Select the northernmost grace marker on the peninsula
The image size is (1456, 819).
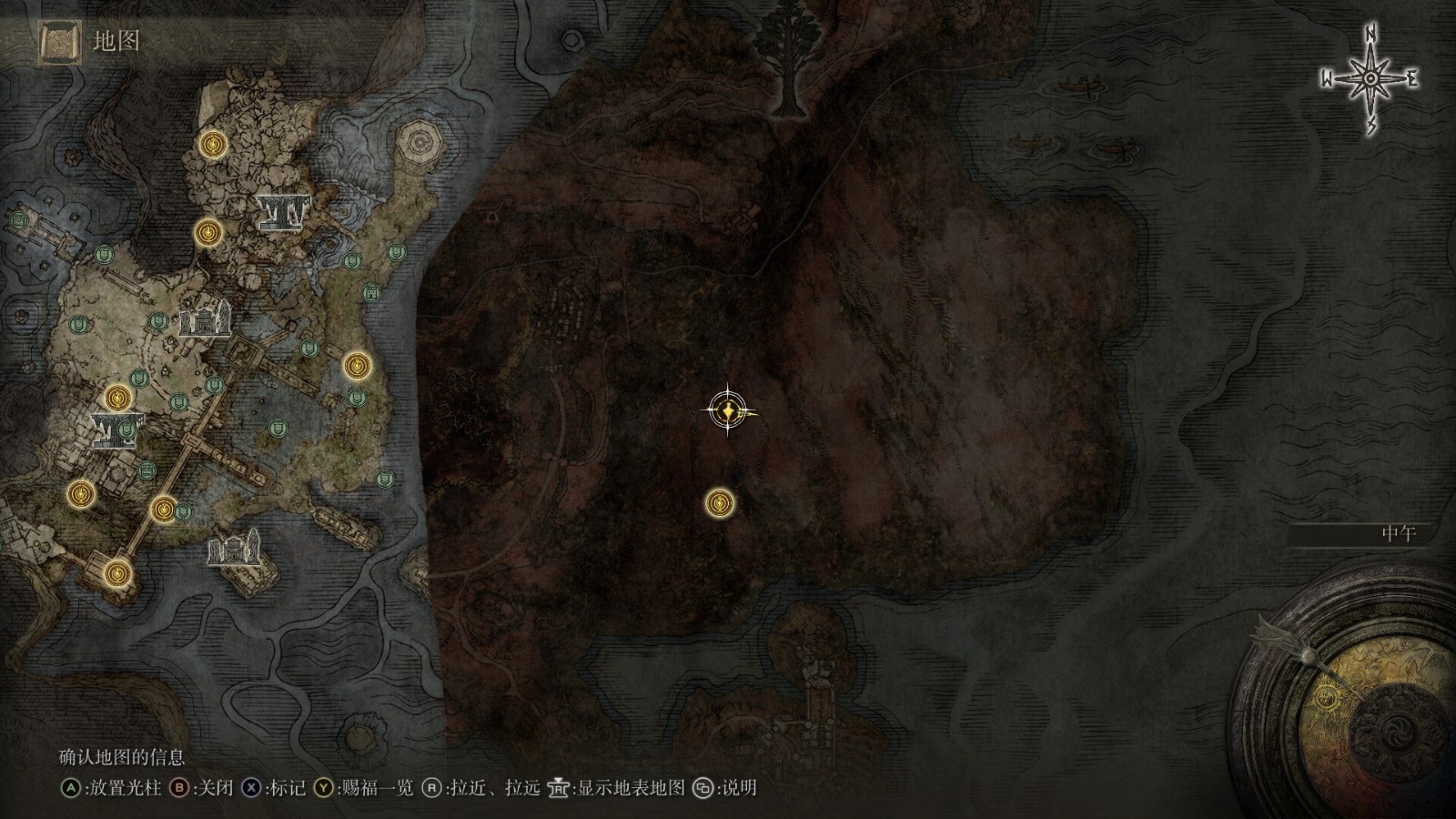click(x=213, y=144)
